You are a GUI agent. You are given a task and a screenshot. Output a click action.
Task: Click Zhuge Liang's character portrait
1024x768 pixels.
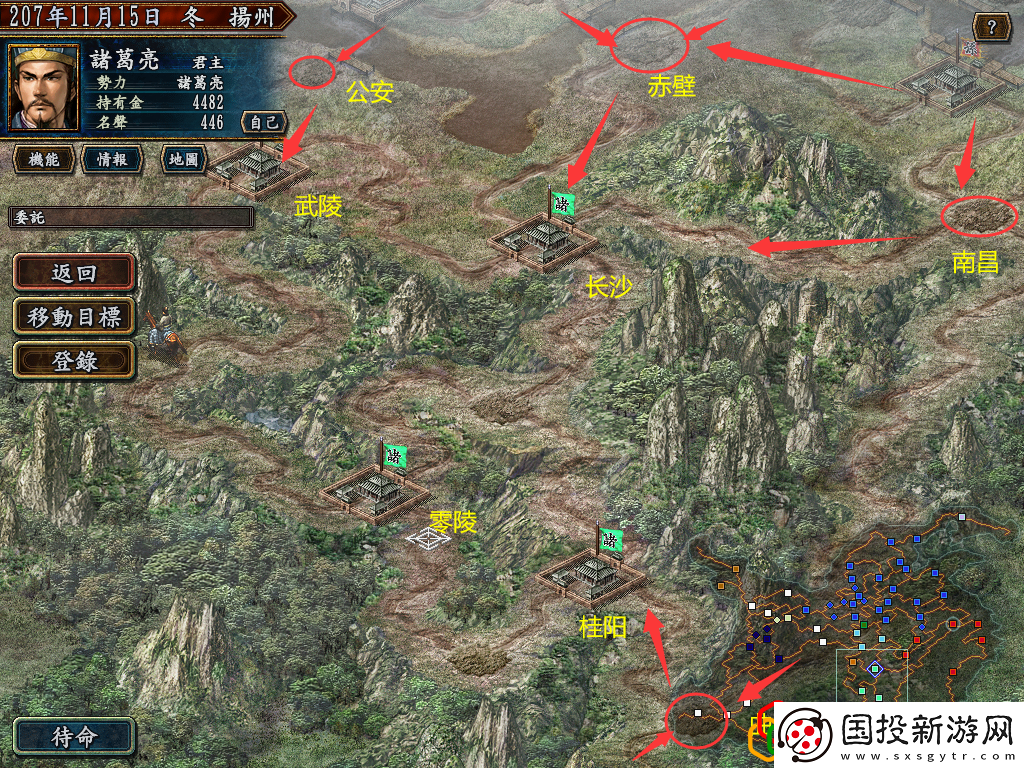[44, 87]
